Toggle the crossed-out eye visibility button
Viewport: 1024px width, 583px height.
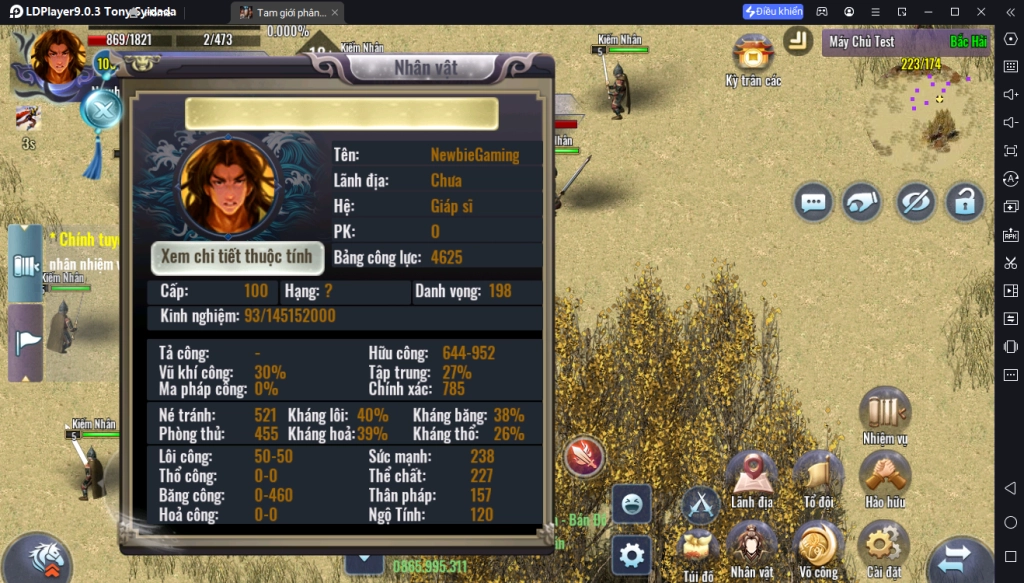click(x=914, y=202)
